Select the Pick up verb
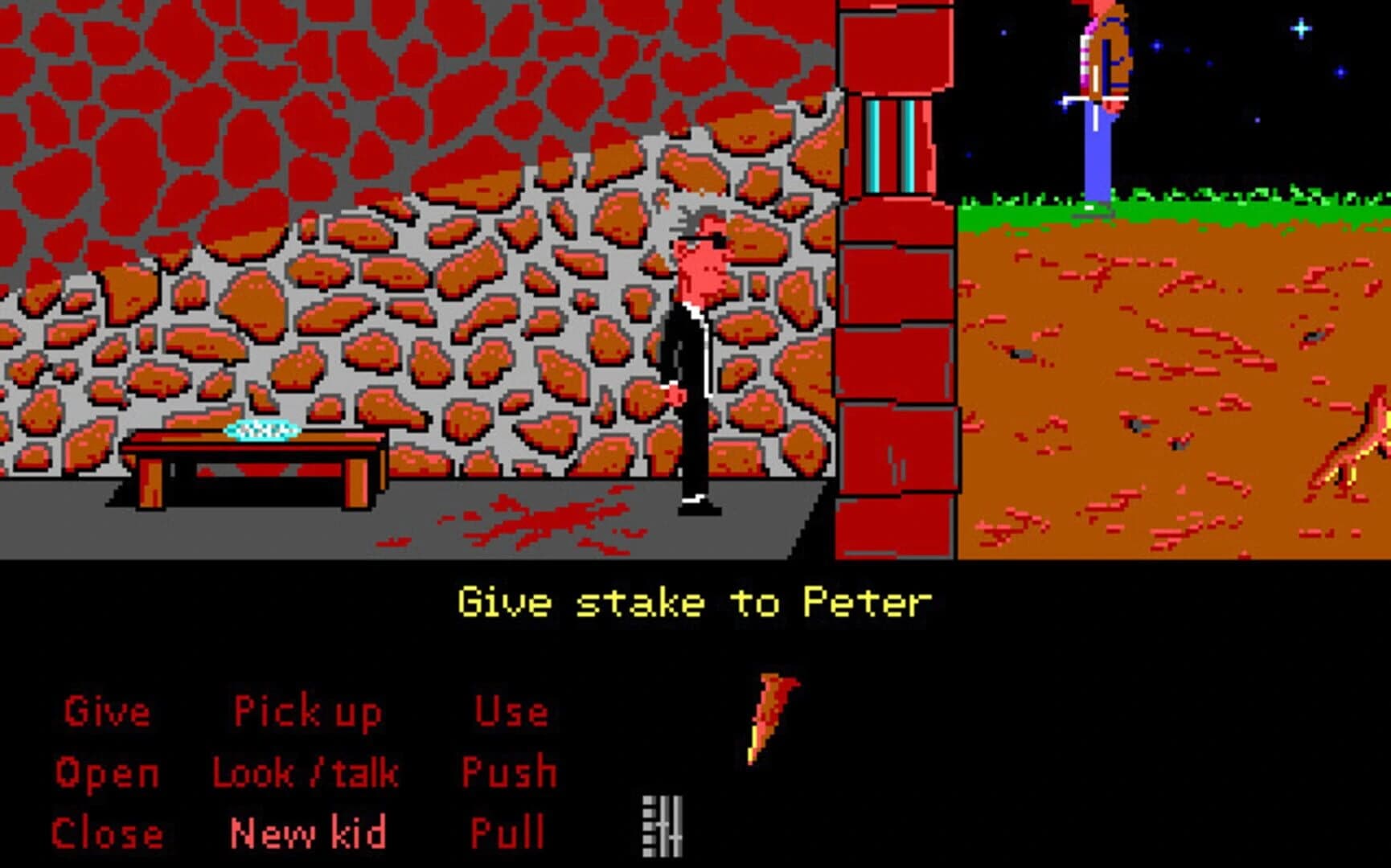This screenshot has height=868, width=1391. (306, 711)
